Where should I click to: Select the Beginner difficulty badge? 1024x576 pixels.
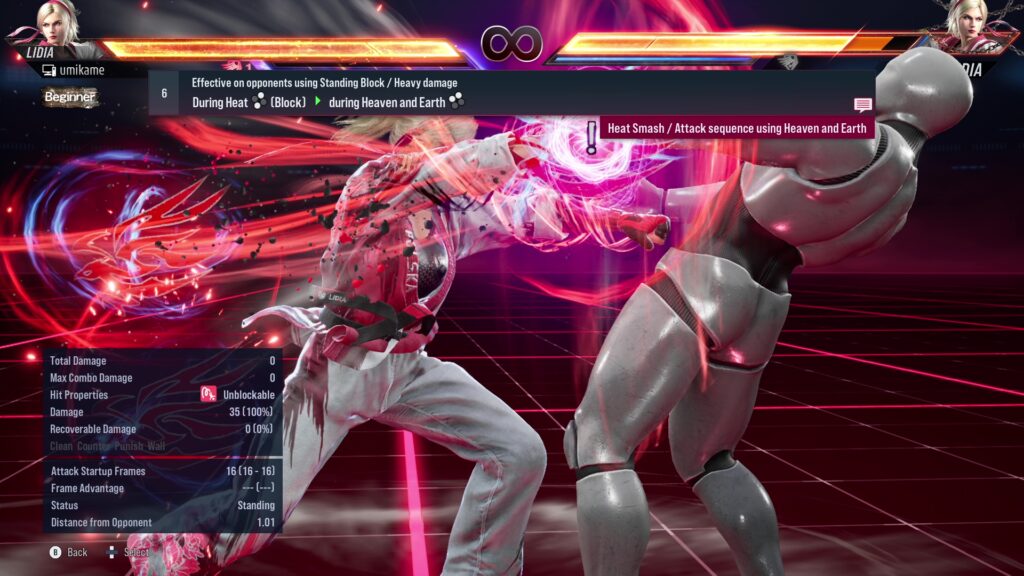[70, 97]
